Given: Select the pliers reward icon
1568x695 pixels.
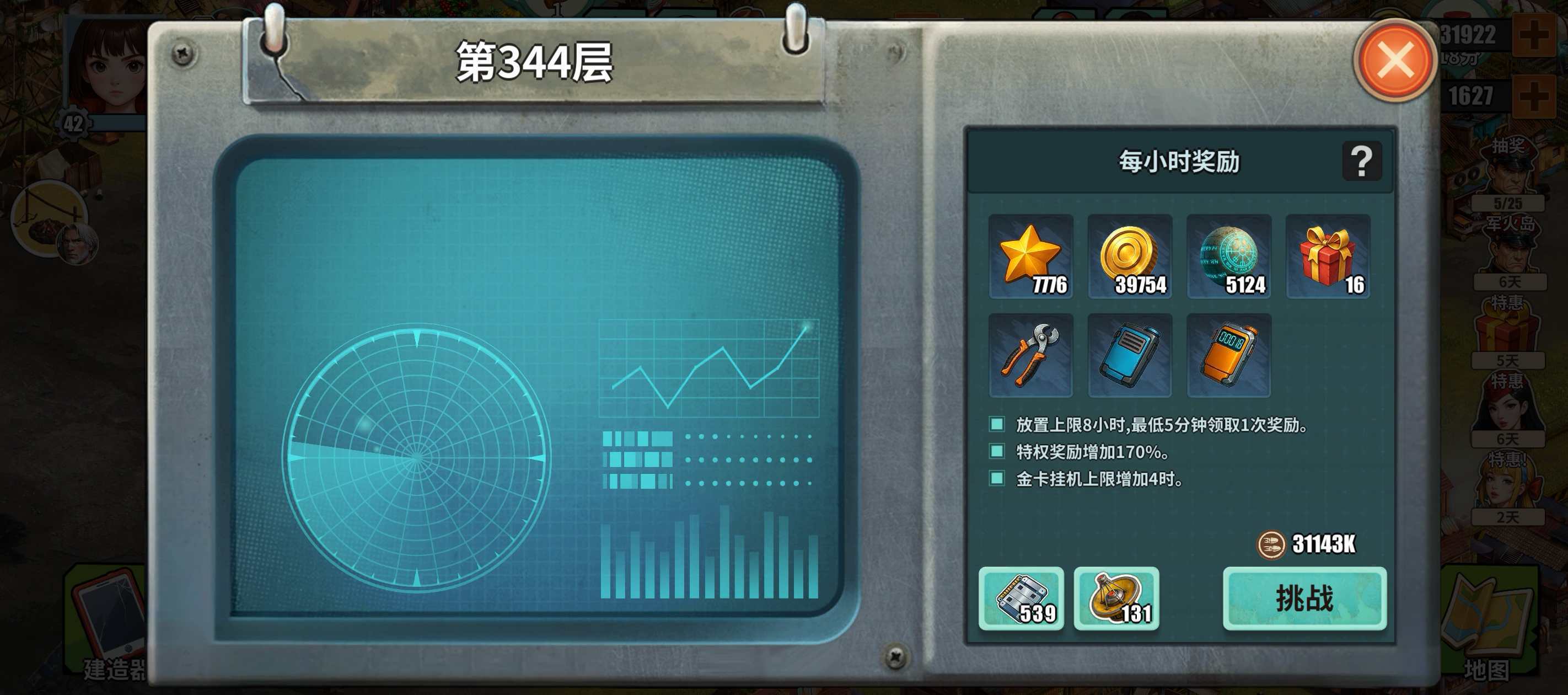Looking at the screenshot, I should (1030, 355).
